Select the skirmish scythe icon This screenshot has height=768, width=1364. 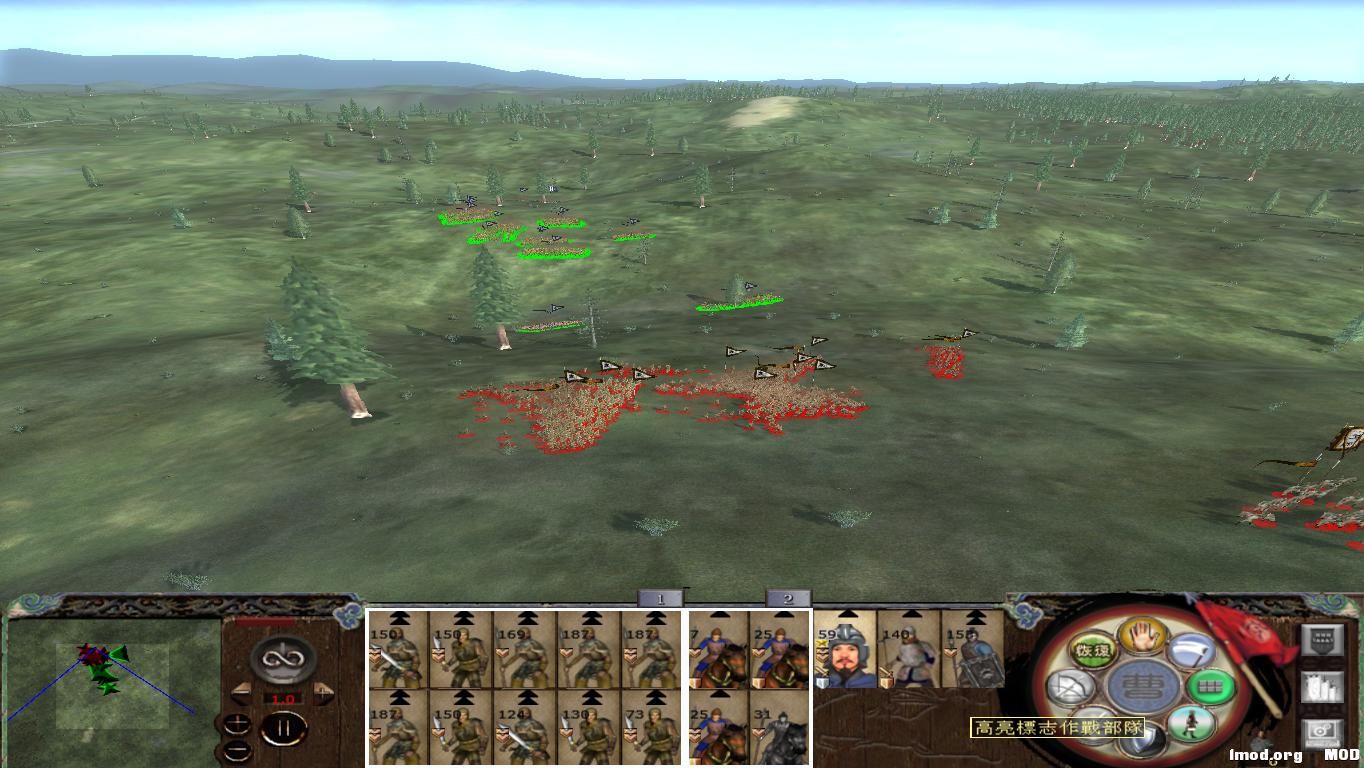[x=1192, y=650]
